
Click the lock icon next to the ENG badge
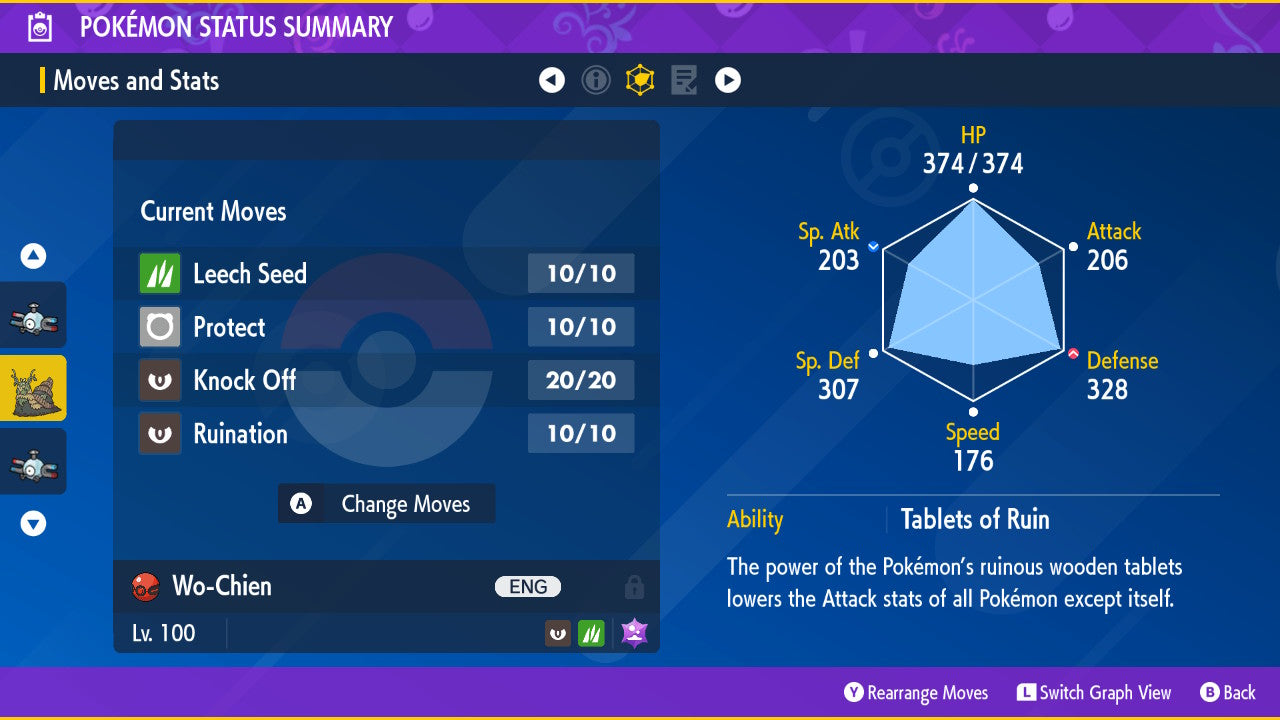tap(636, 587)
